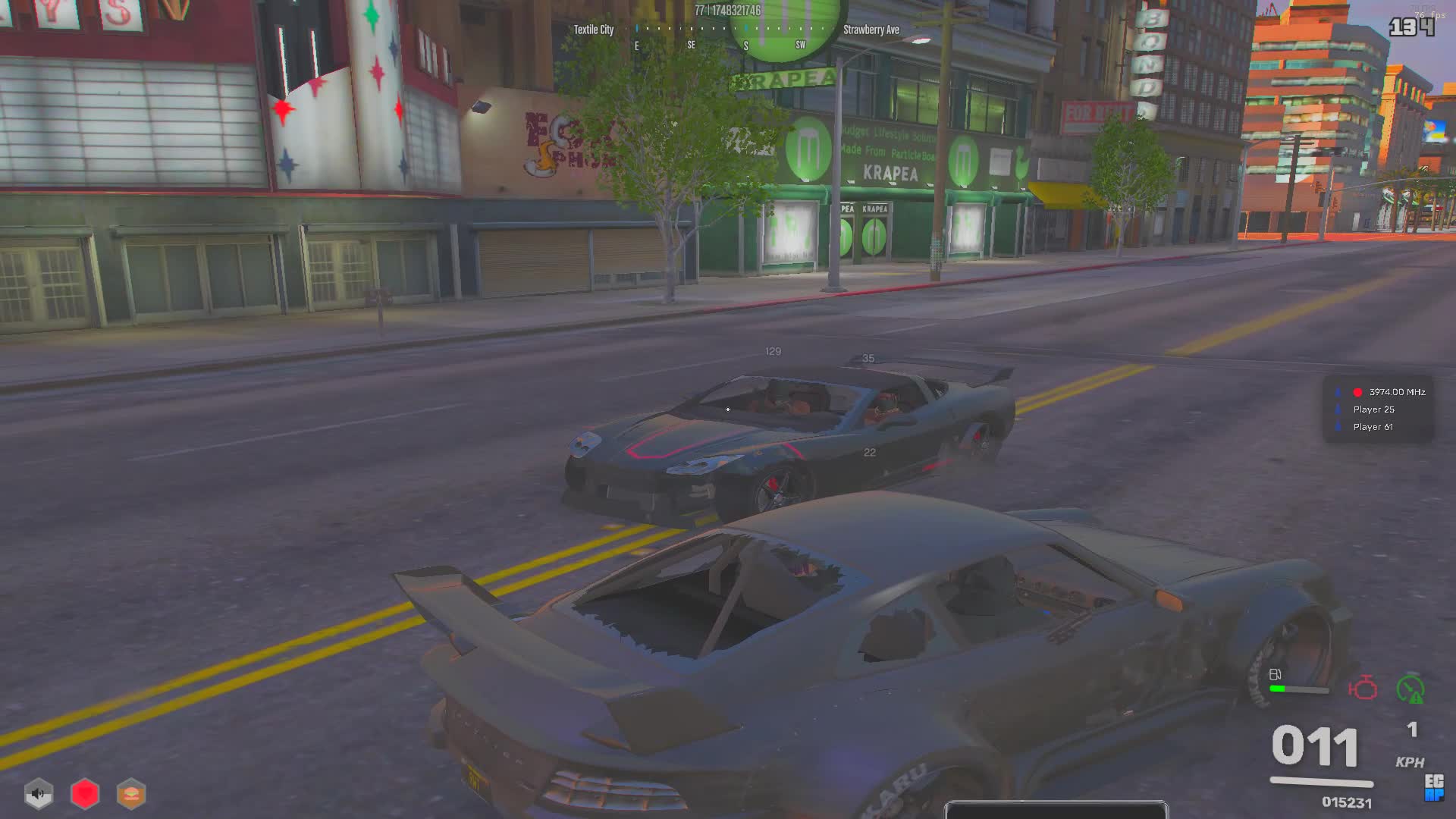Toggle the green cruise control icon
Screen dimensions: 1456x819
pyautogui.click(x=1410, y=689)
